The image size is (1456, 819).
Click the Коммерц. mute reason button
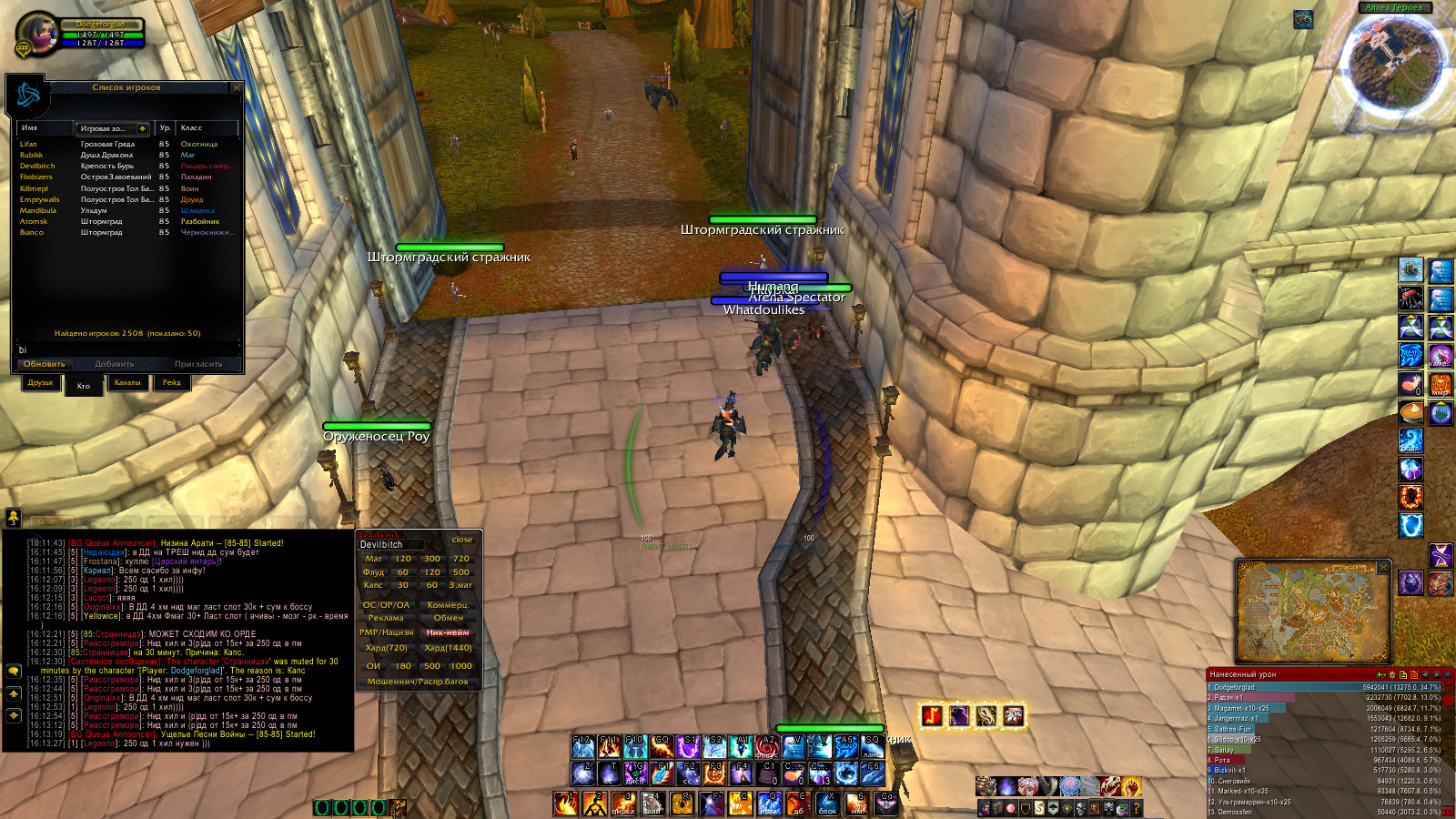tap(448, 605)
